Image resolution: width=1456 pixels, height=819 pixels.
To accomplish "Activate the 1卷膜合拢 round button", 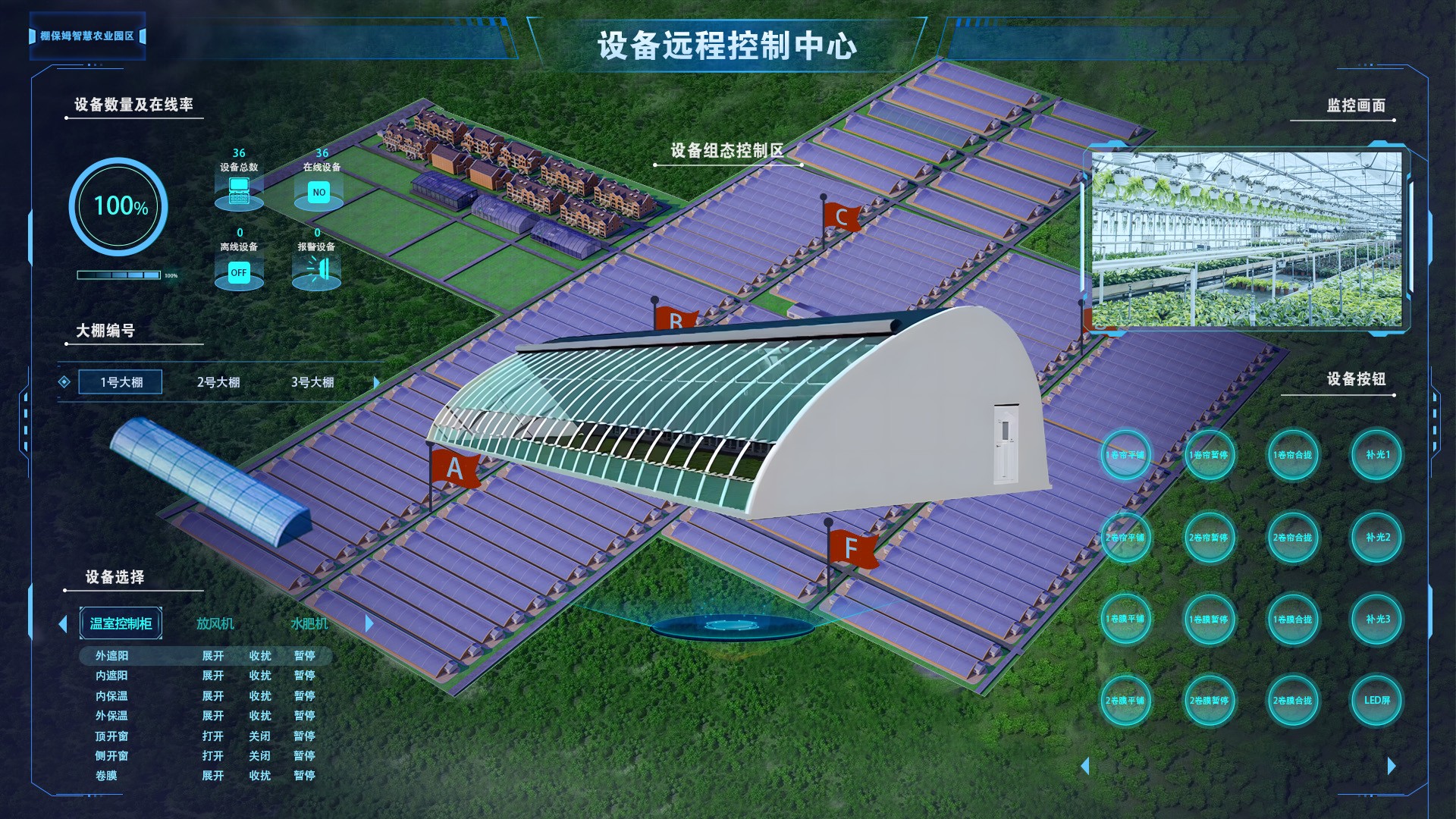I will point(1293,620).
